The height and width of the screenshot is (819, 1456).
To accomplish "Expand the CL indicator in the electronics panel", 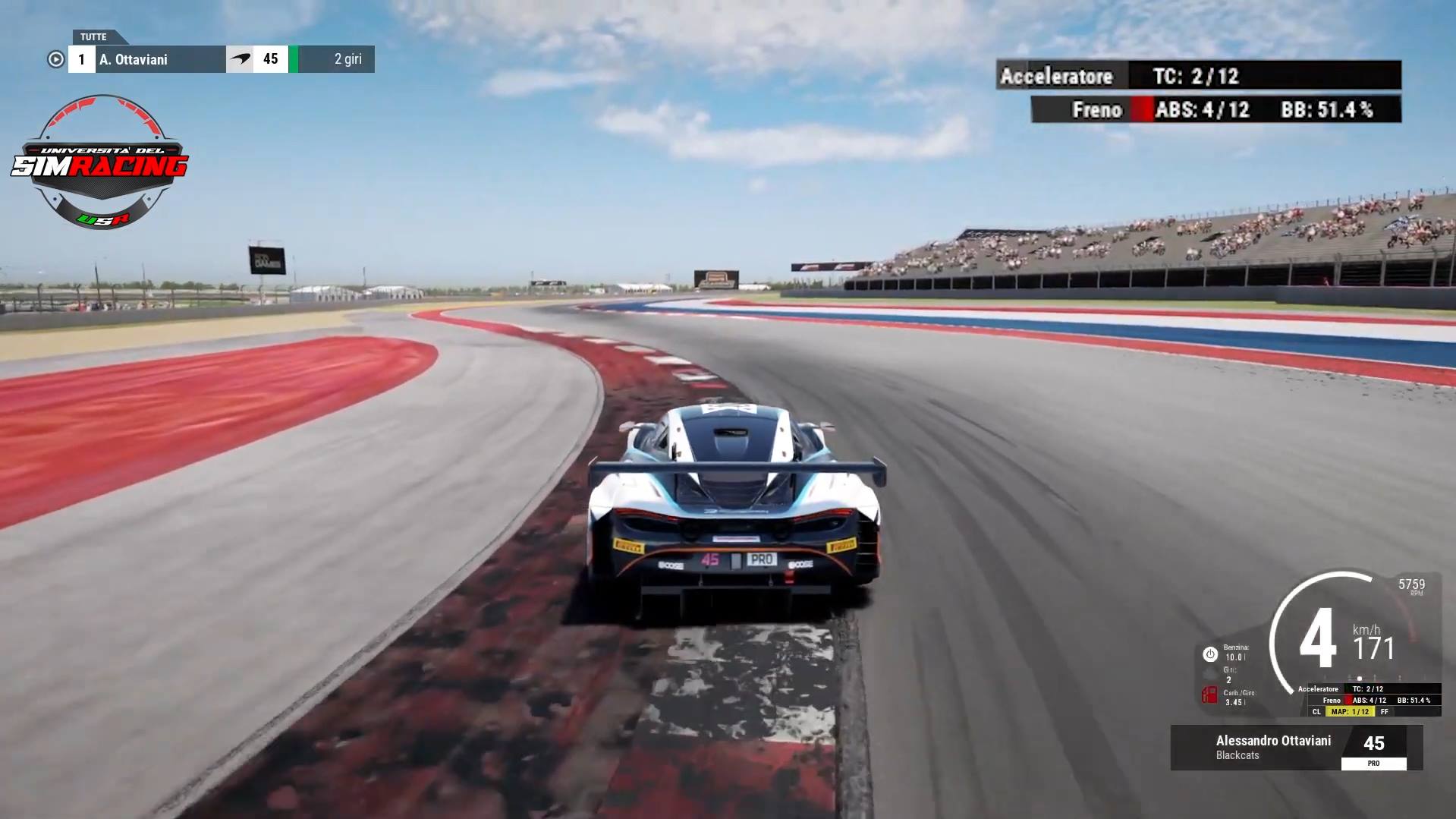I will 1317,712.
